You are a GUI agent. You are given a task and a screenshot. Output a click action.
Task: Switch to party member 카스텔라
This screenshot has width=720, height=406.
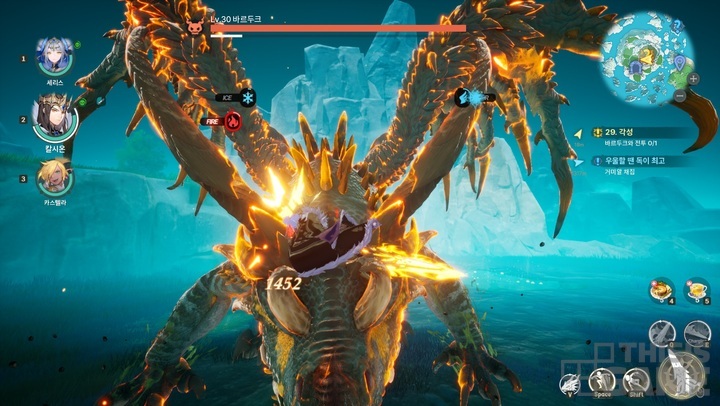tap(53, 176)
